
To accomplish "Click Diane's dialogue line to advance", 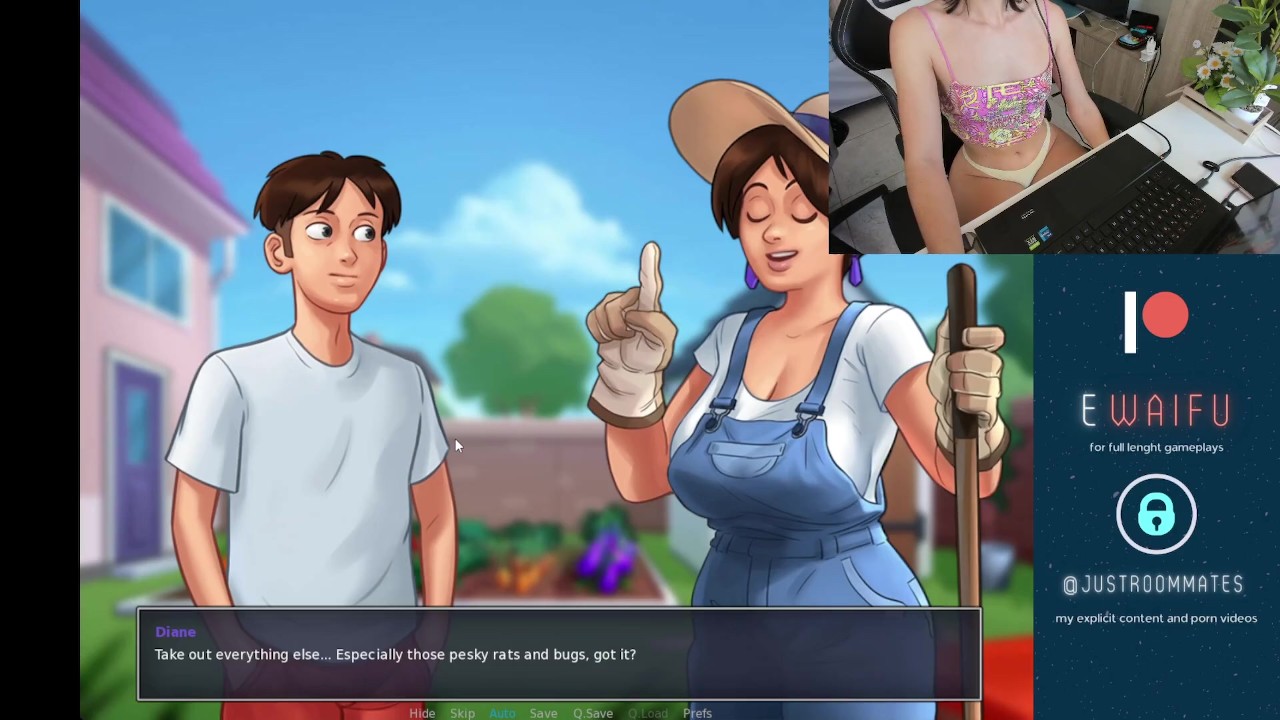I will click(x=395, y=654).
